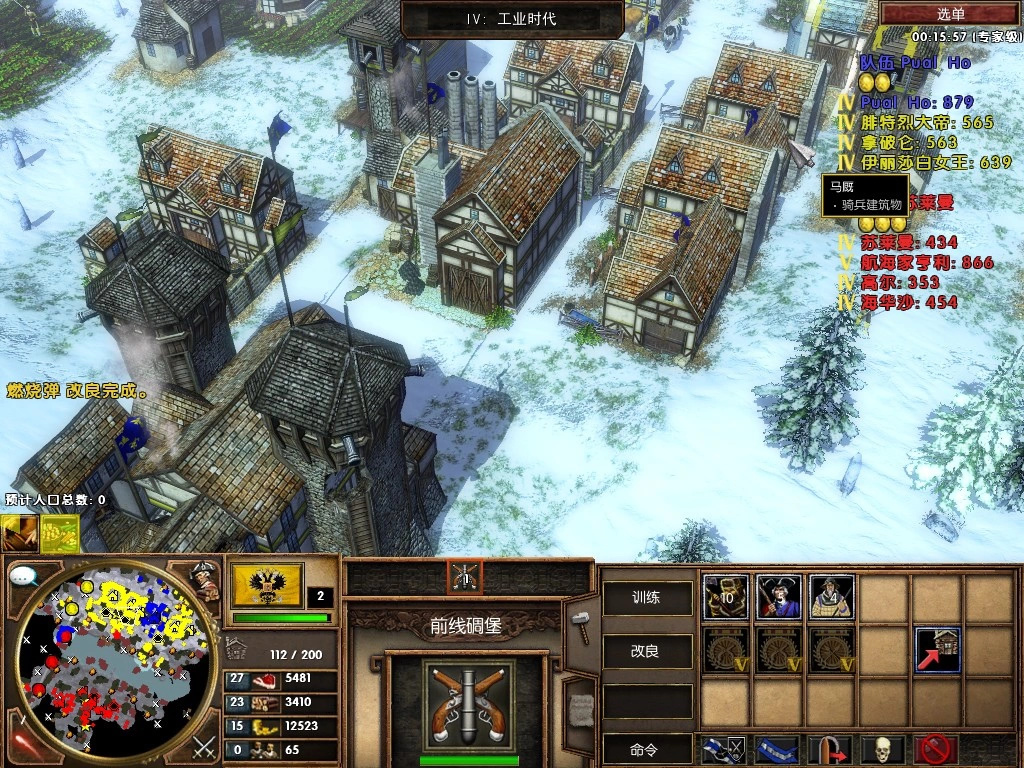Open the 选单 menu button
Viewport: 1024px width, 768px height.
coord(950,13)
